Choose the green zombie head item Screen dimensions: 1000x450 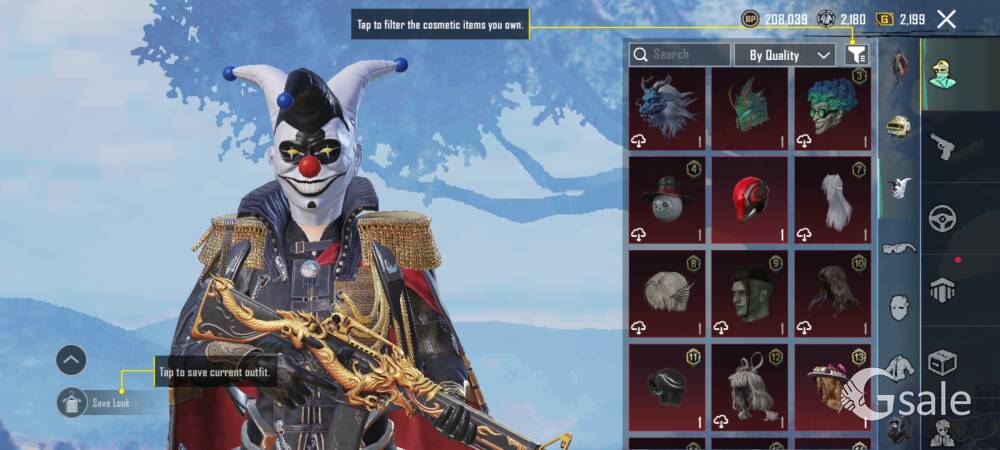(749, 293)
